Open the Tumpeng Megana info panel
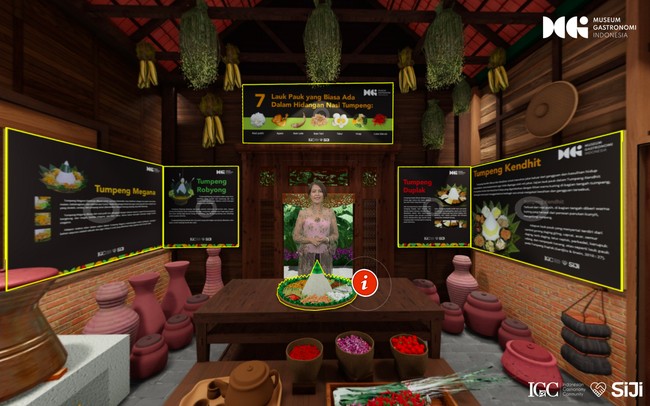This screenshot has width=650, height=406. pyautogui.click(x=84, y=207)
